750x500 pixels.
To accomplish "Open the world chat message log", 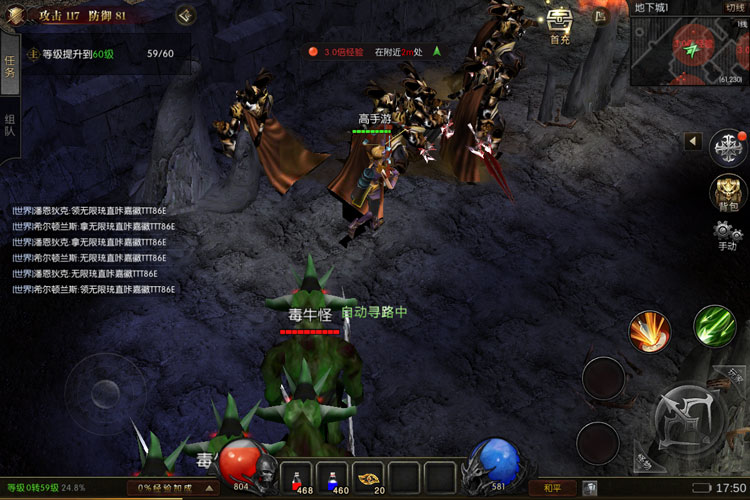I will coord(93,250).
